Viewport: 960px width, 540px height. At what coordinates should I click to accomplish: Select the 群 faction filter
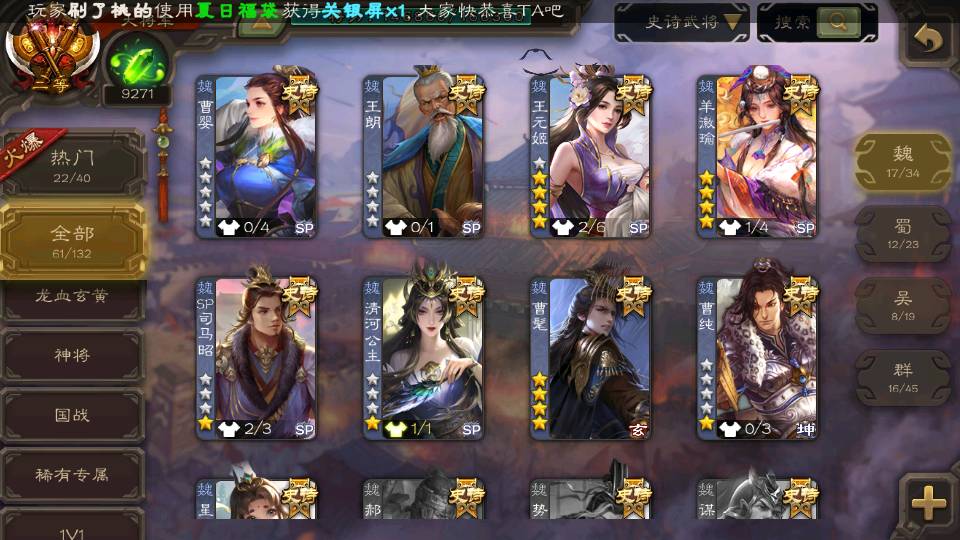point(902,376)
